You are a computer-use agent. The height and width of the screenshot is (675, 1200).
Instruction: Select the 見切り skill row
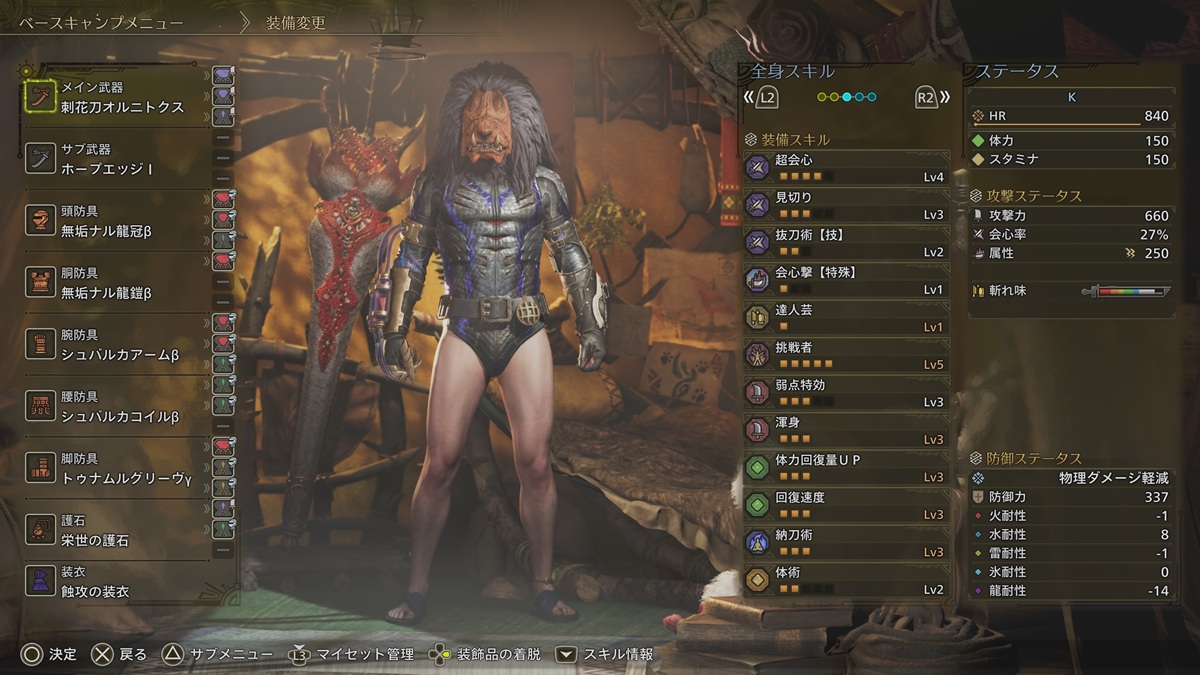click(x=845, y=204)
